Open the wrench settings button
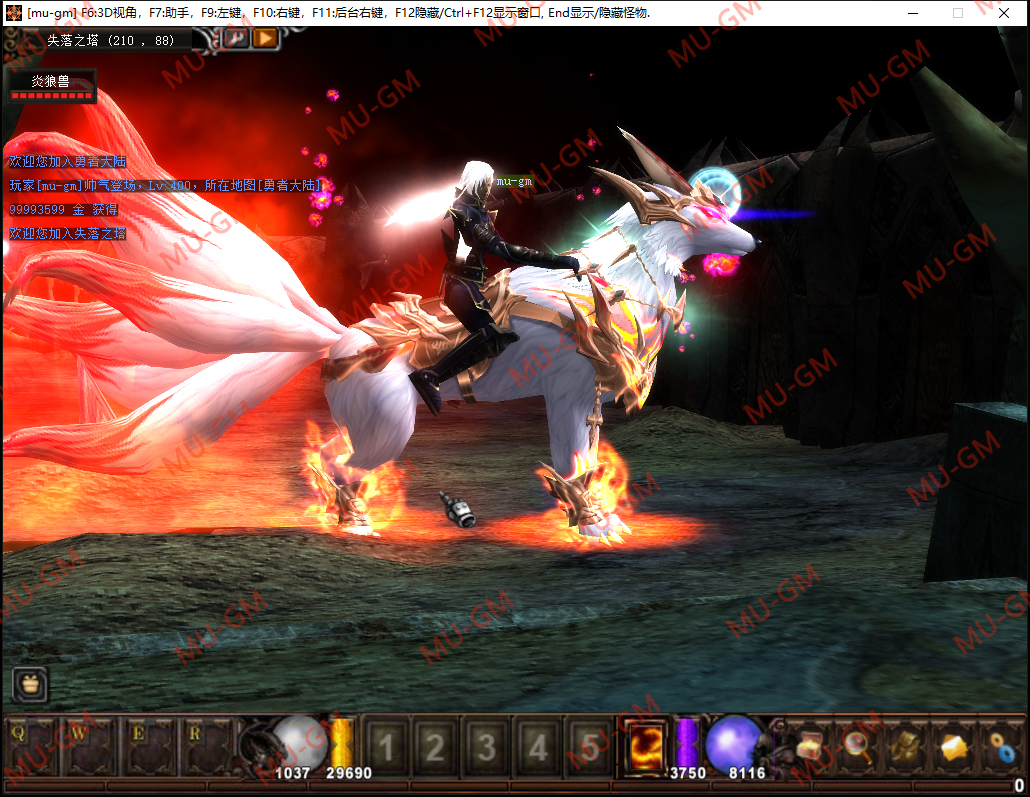The image size is (1030, 797). 236,38
